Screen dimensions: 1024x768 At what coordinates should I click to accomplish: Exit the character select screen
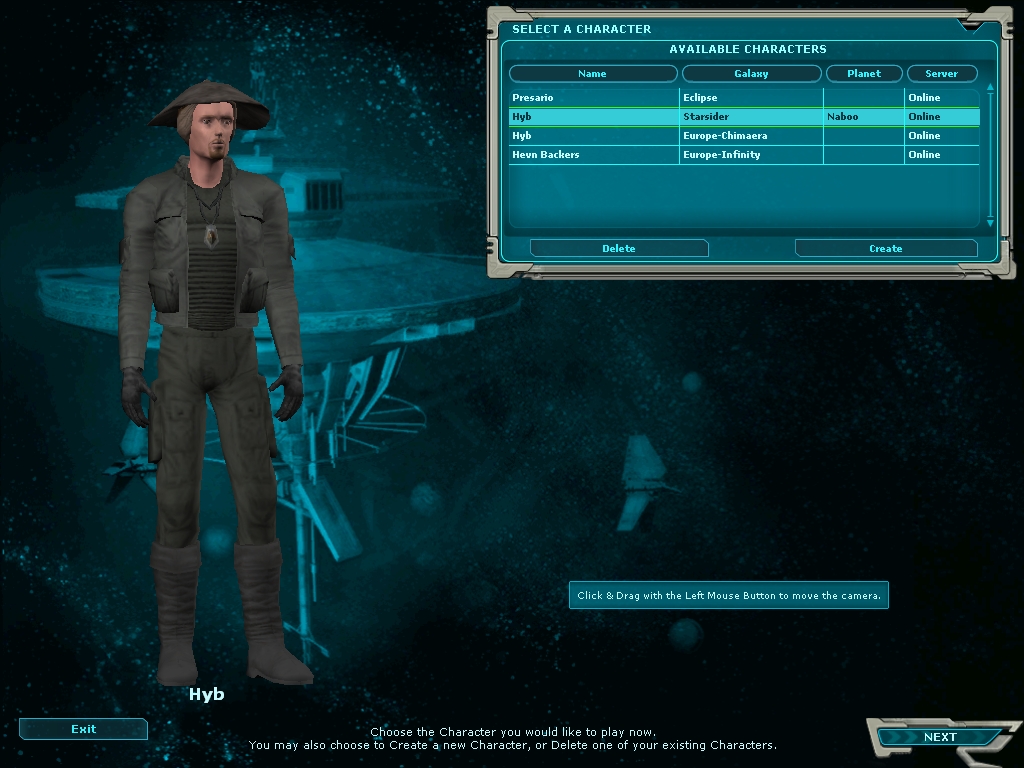[83, 729]
